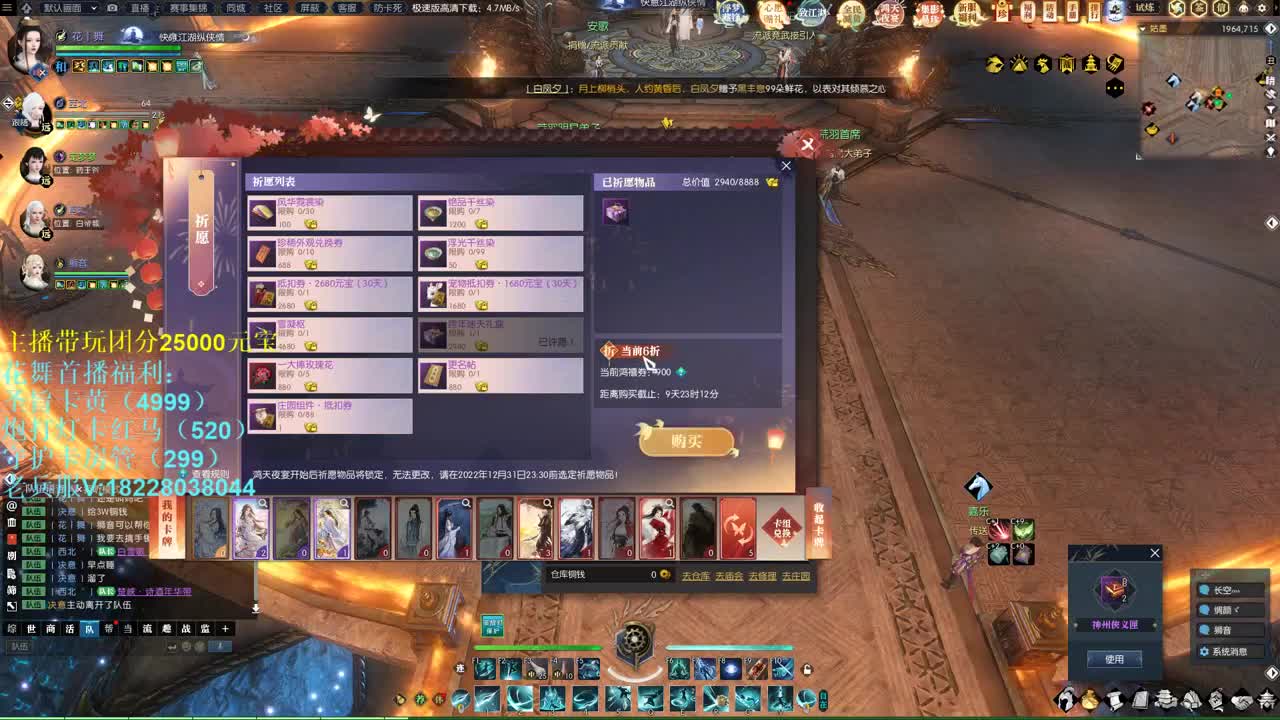The height and width of the screenshot is (720, 1280).
Task: Open the 福利 welfare banner icon
Action: tap(1030, 10)
